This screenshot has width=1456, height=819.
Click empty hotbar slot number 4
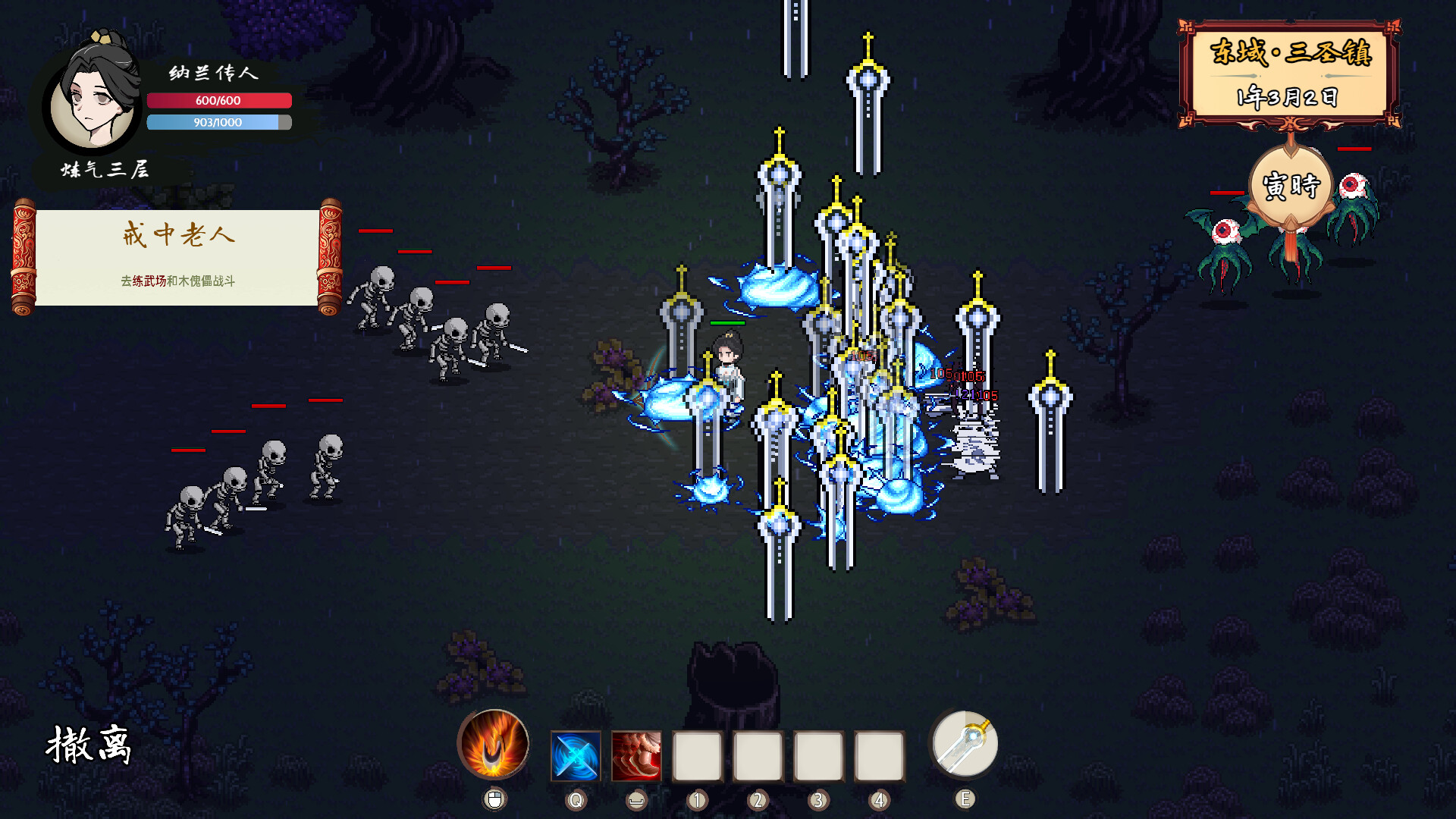click(x=879, y=756)
